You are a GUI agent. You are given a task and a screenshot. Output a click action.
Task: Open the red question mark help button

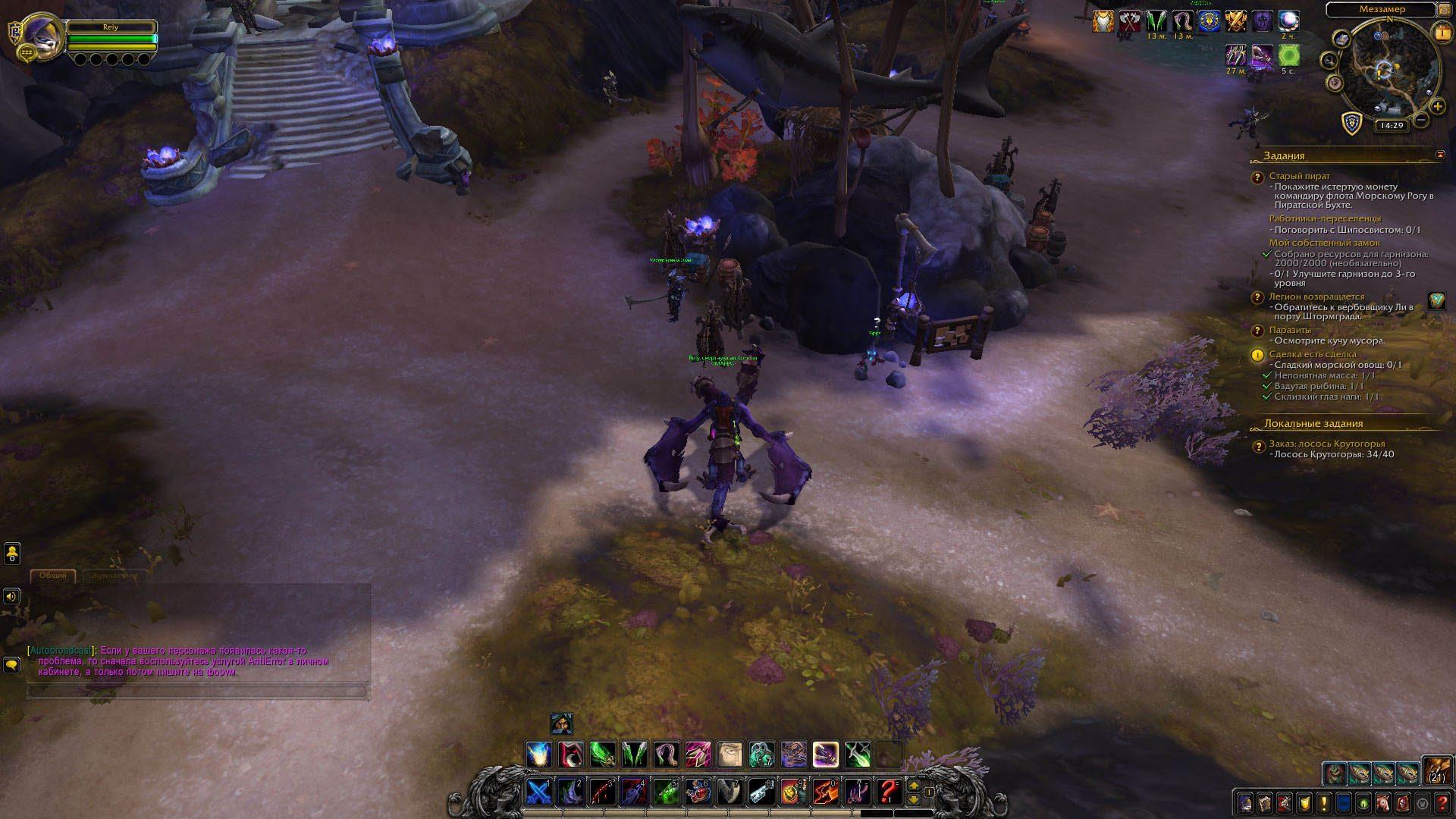point(1442,802)
